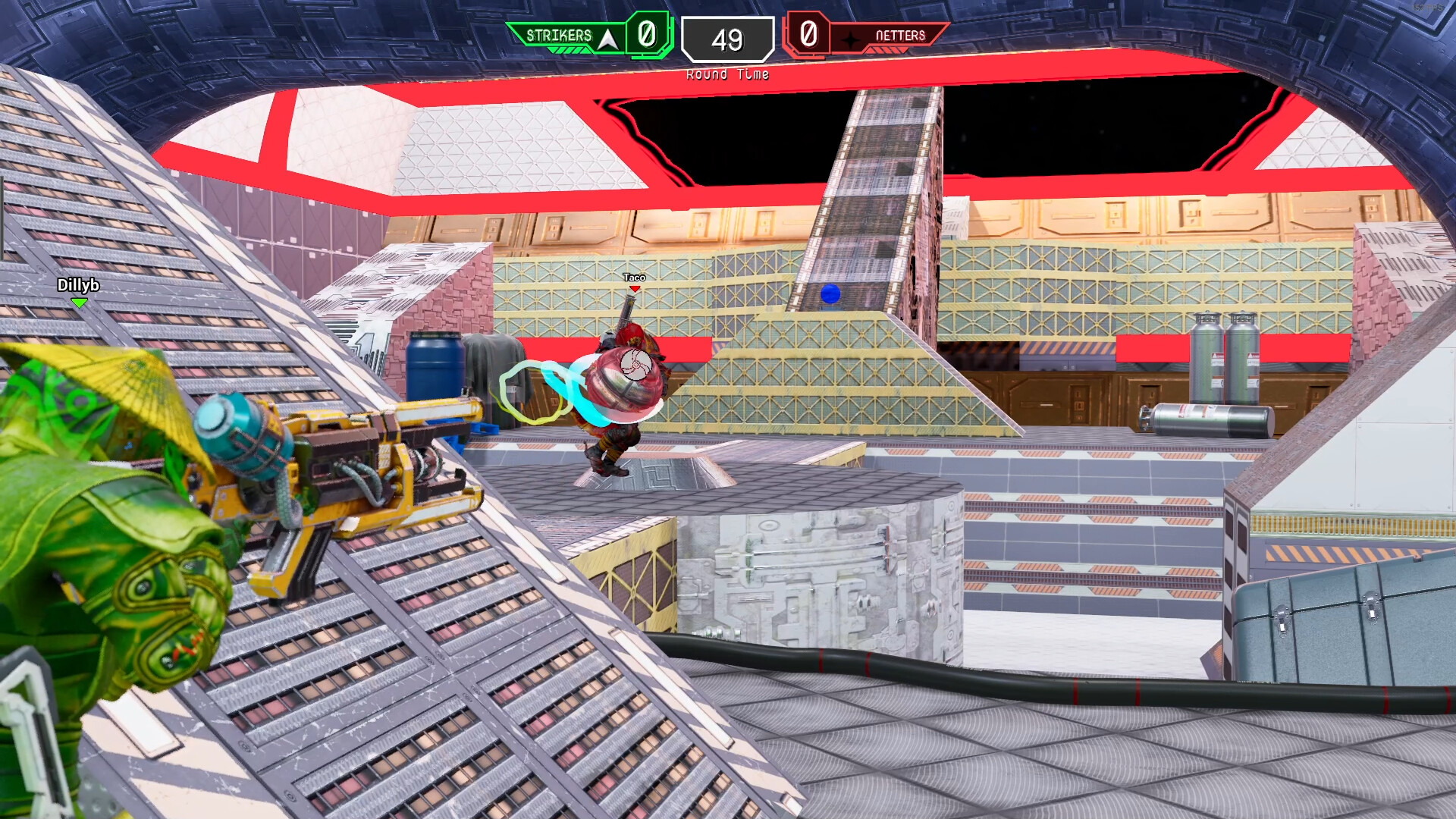
Task: Click the Netters team banner
Action: 892,36
